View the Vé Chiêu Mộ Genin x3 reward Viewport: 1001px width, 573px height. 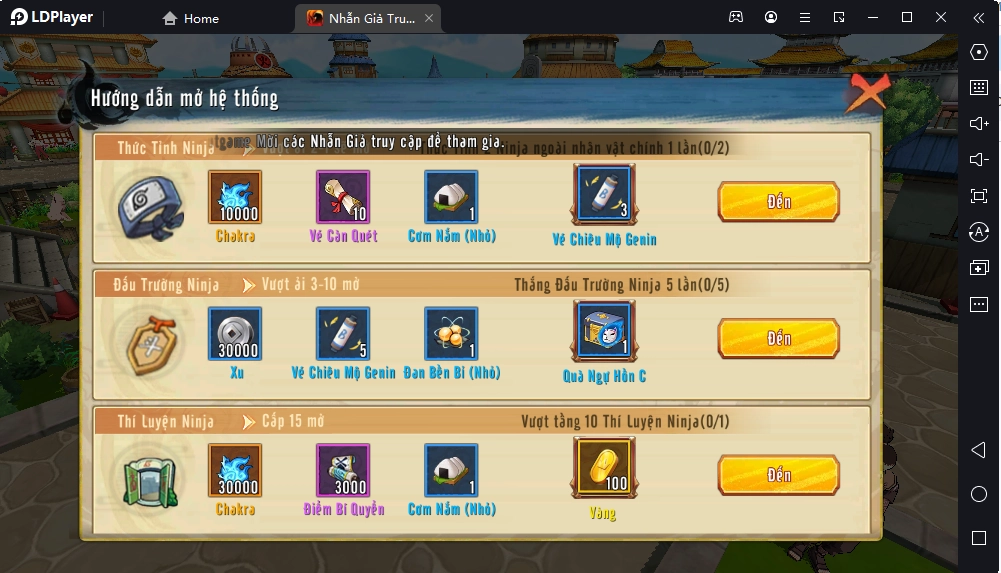pyautogui.click(x=604, y=194)
